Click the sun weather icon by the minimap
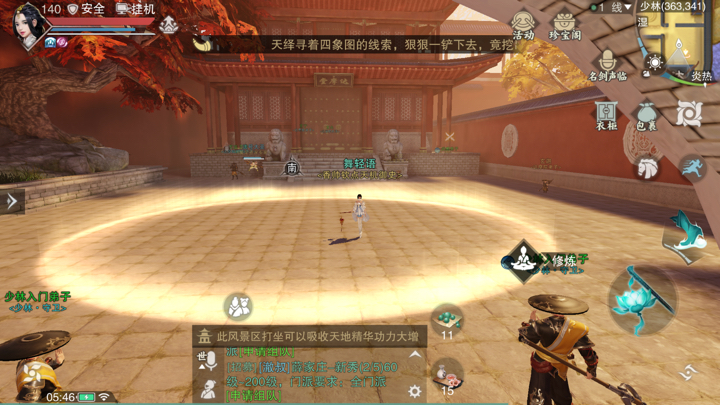Image resolution: width=720 pixels, height=405 pixels. (655, 64)
